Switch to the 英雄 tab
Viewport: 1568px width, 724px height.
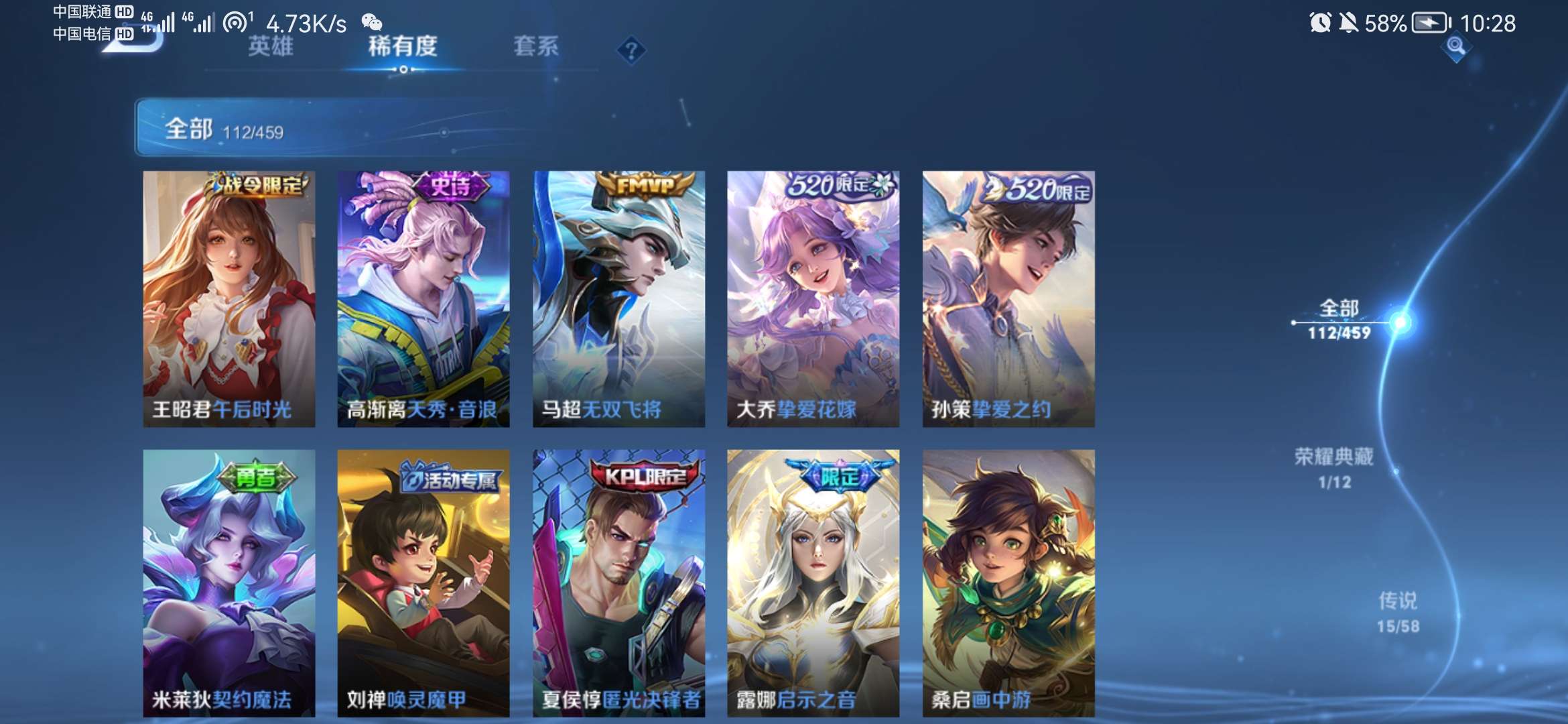[x=271, y=47]
